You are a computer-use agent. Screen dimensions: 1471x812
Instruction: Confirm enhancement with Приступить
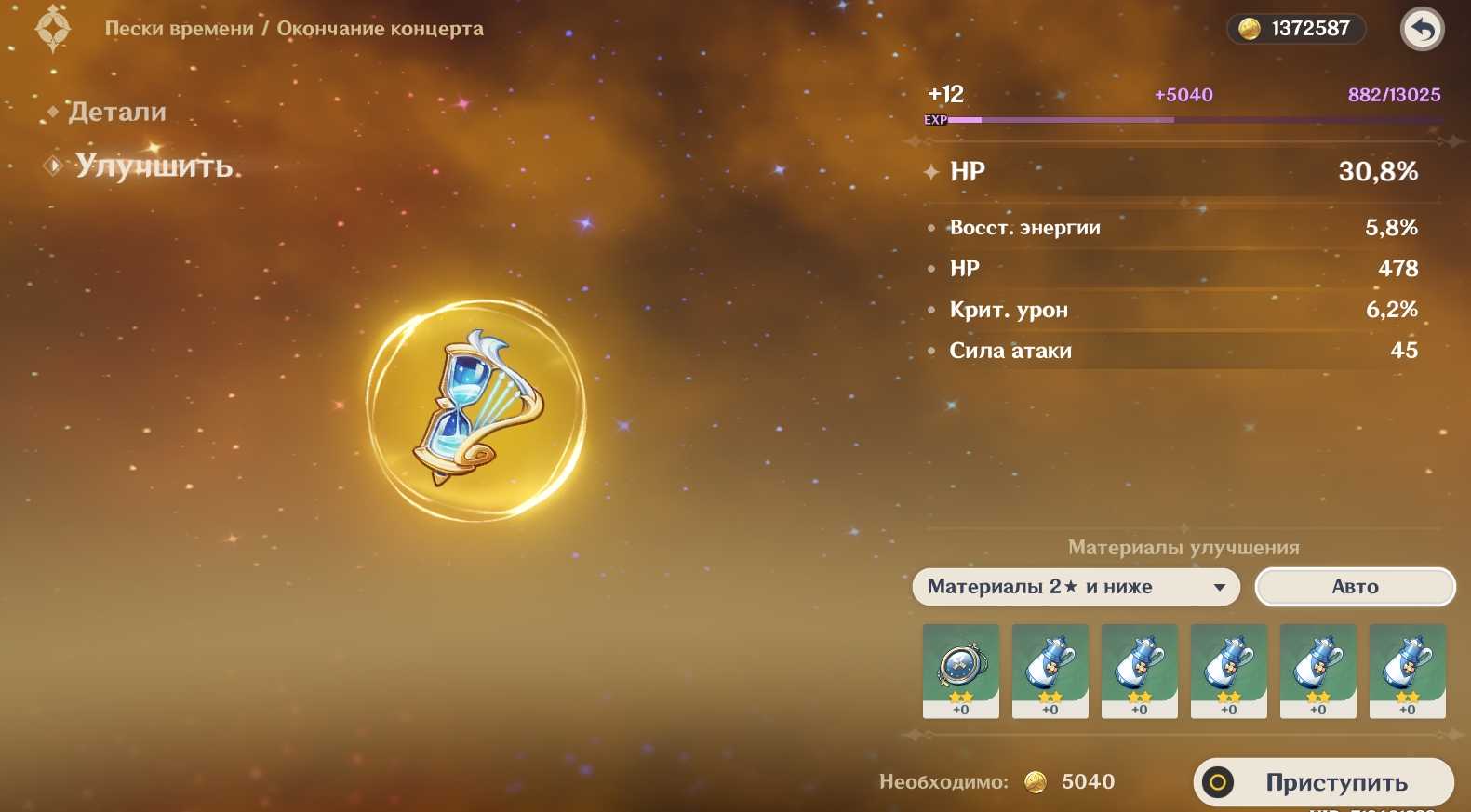[x=1323, y=782]
